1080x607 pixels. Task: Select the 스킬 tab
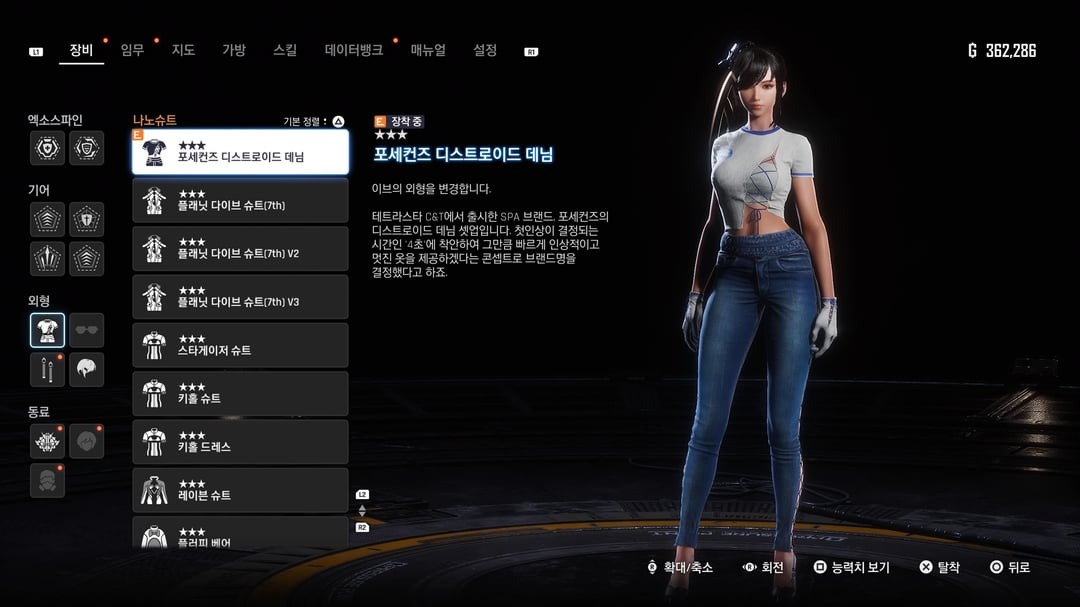click(x=285, y=50)
